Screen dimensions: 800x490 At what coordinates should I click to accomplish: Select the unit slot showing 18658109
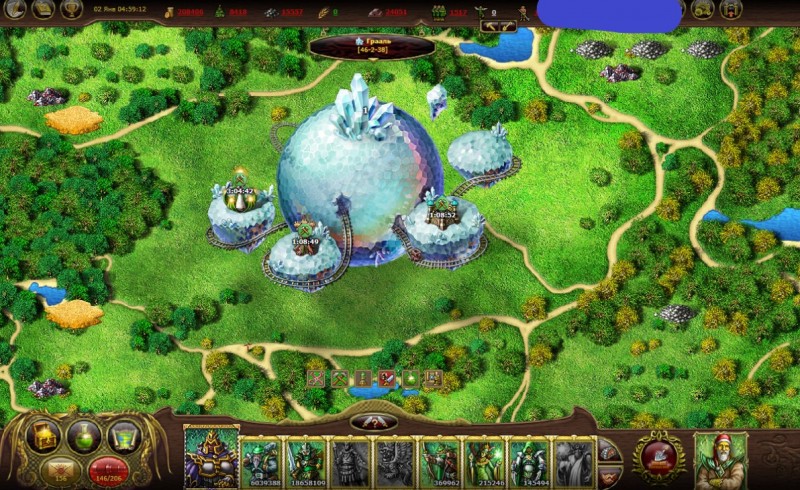306,461
